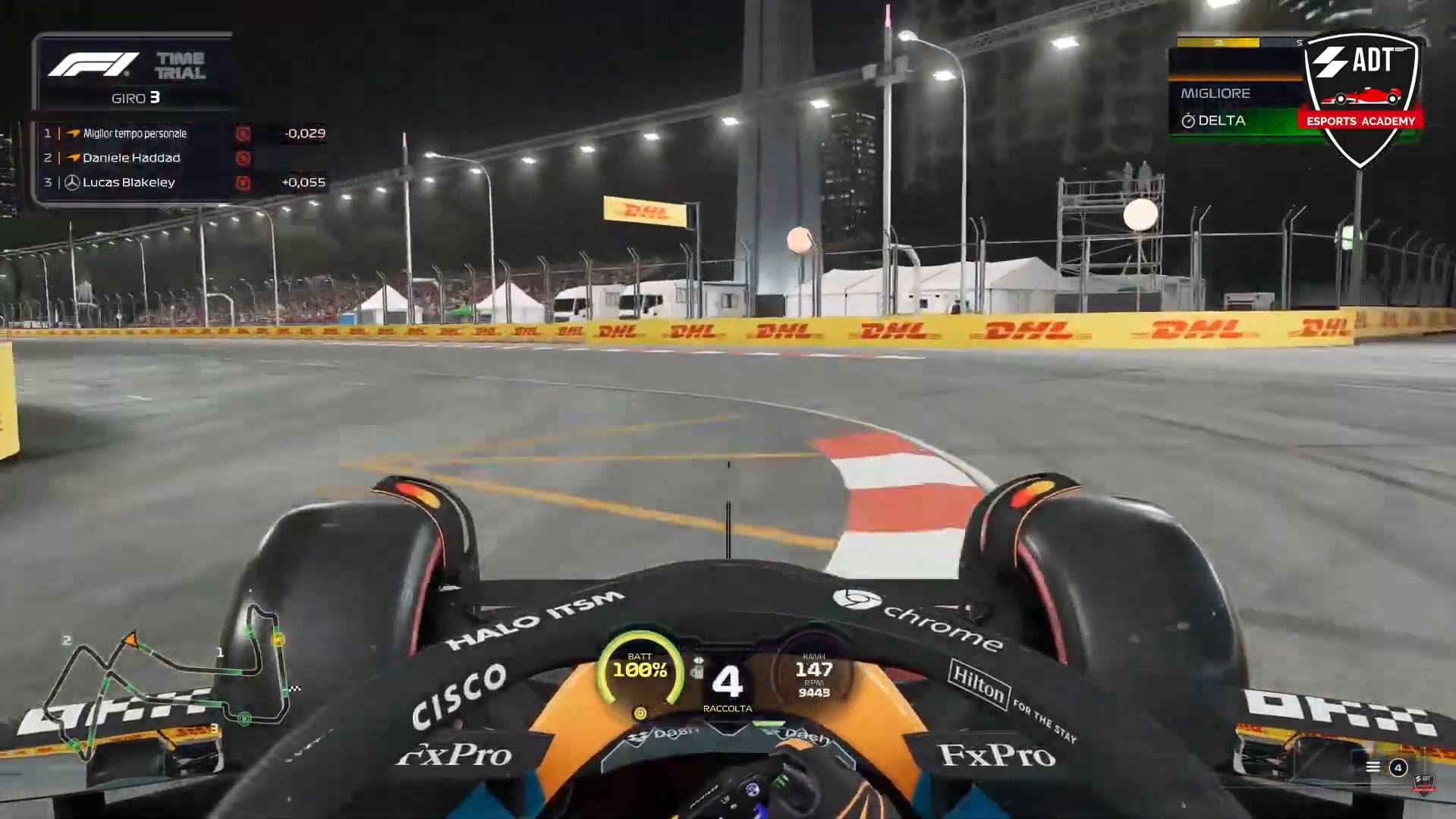Expand the RACCOLTA readout on the wheel display
This screenshot has width=1456, height=819.
coord(728,708)
